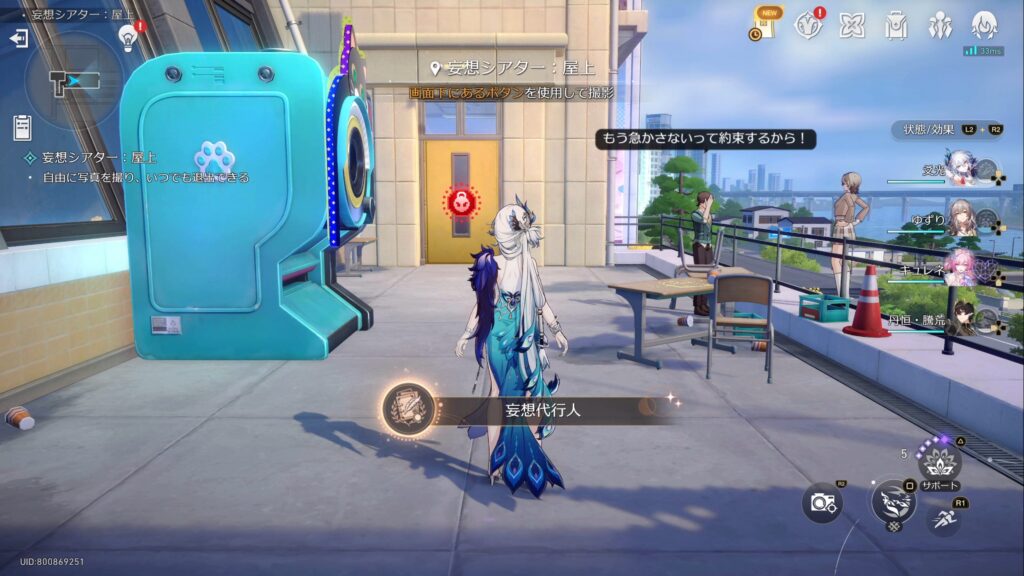The image size is (1024, 576).
Task: Switch to party member 丹恒・騰荒
Action: (x=962, y=317)
